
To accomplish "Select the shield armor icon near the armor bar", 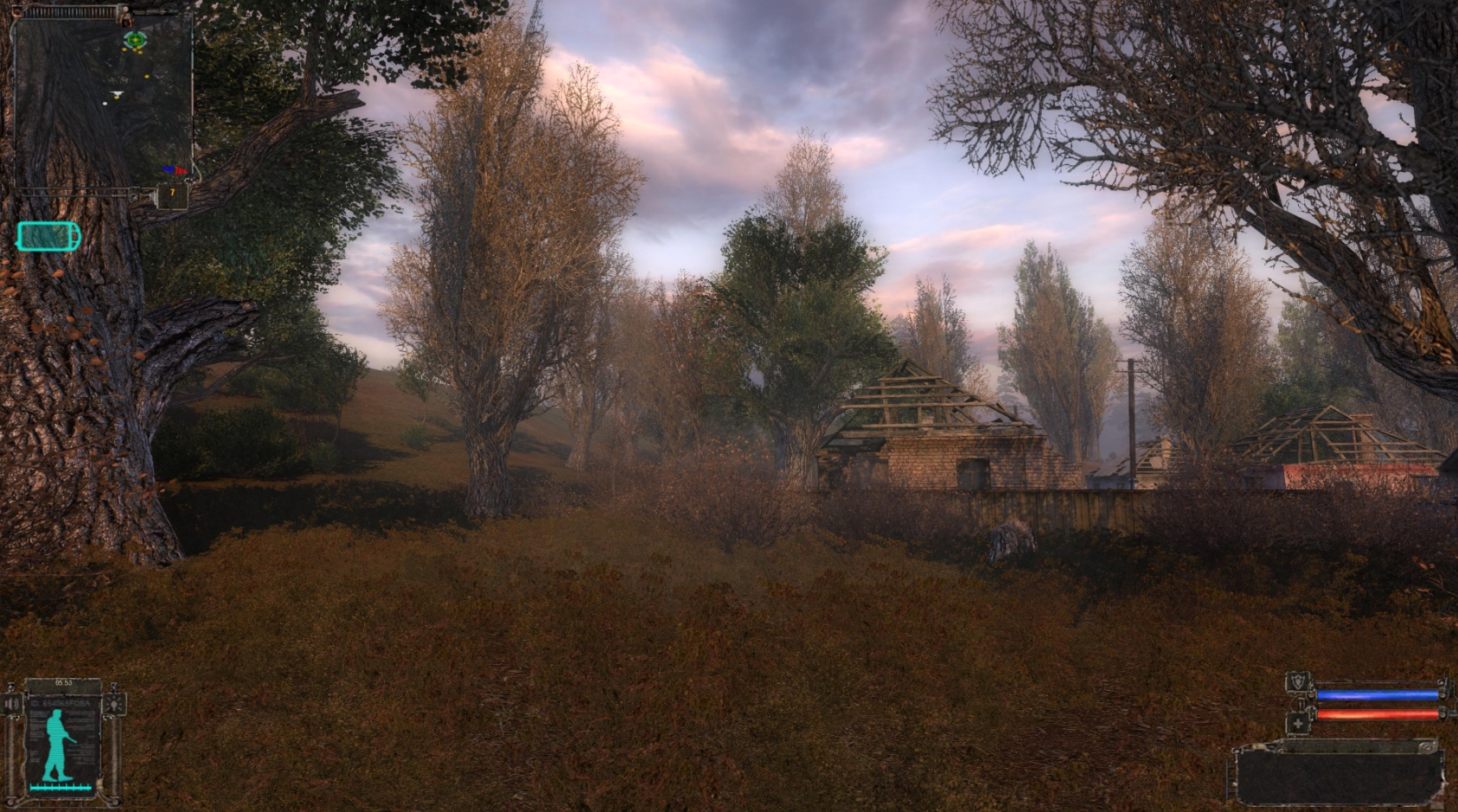I will click(1298, 681).
